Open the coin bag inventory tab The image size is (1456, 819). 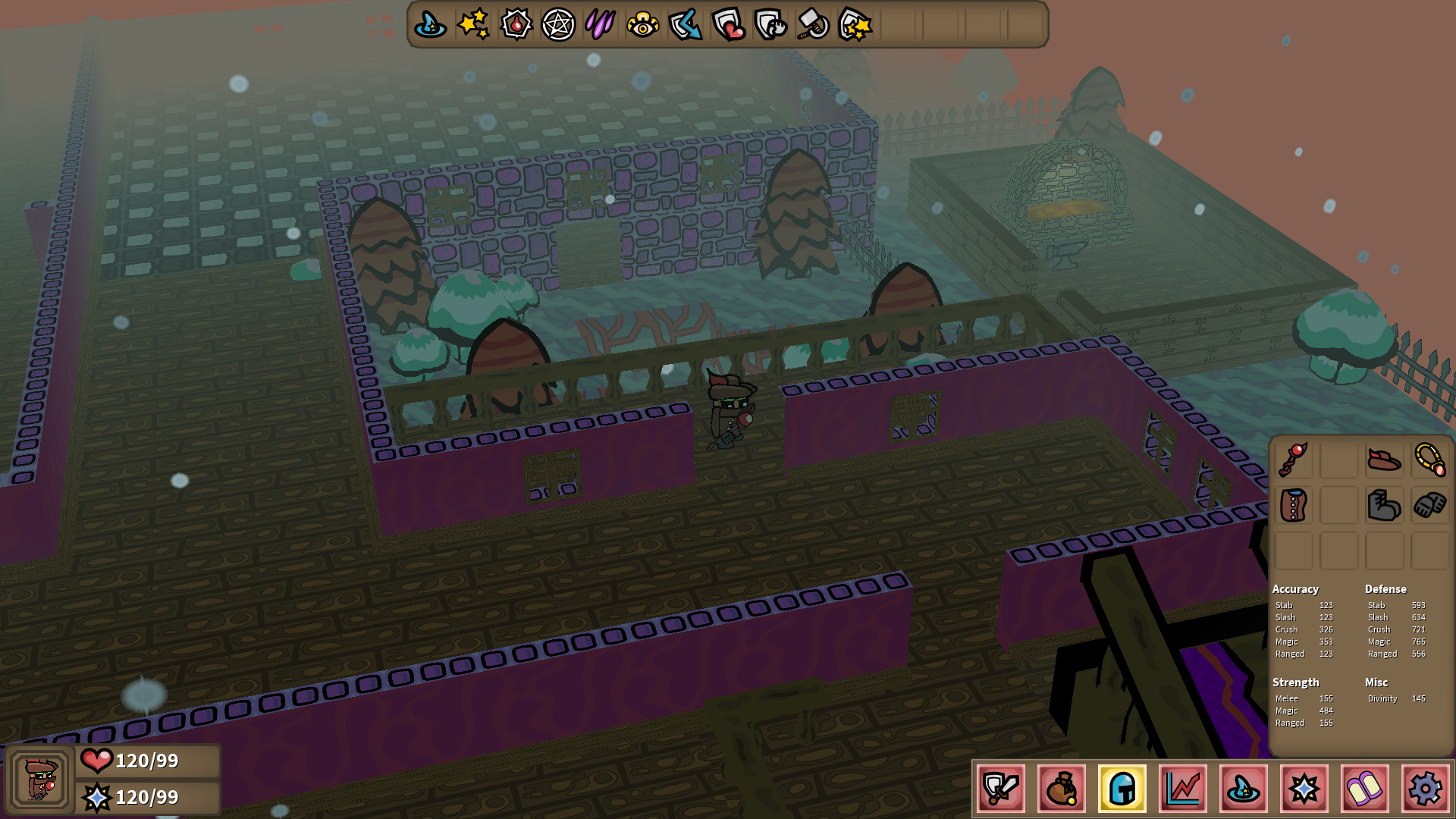tap(1062, 789)
